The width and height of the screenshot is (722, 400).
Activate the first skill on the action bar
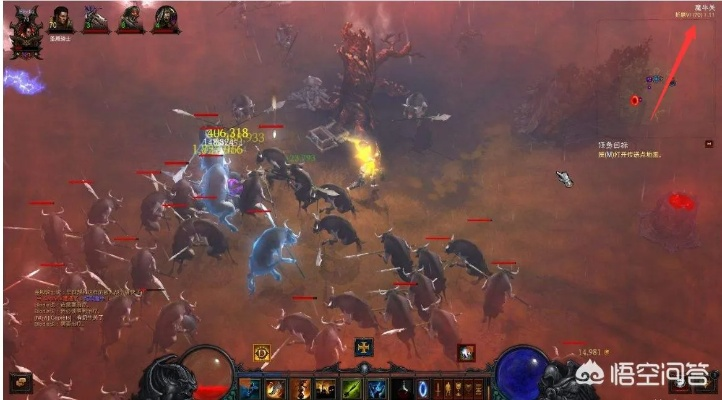click(x=250, y=388)
